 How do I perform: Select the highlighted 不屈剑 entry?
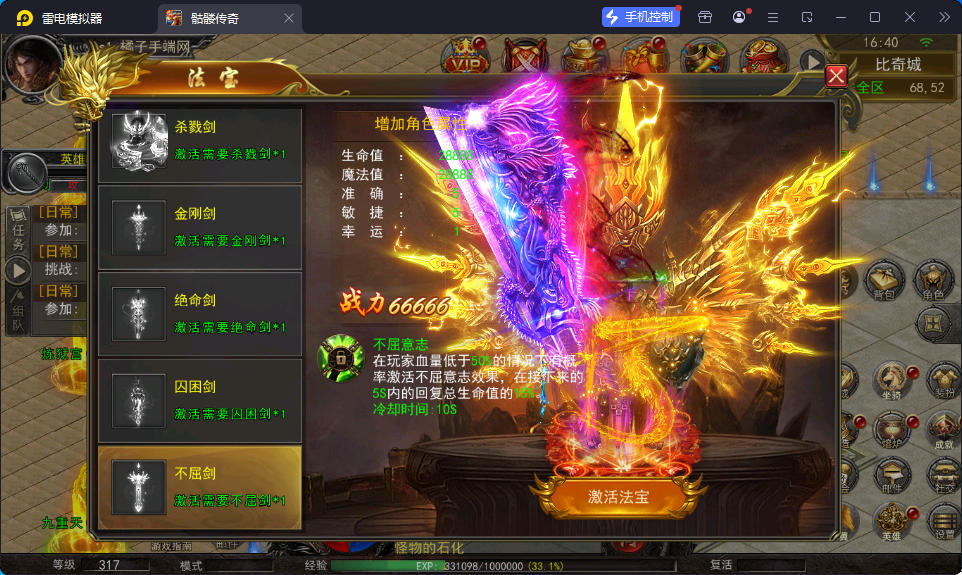point(200,486)
